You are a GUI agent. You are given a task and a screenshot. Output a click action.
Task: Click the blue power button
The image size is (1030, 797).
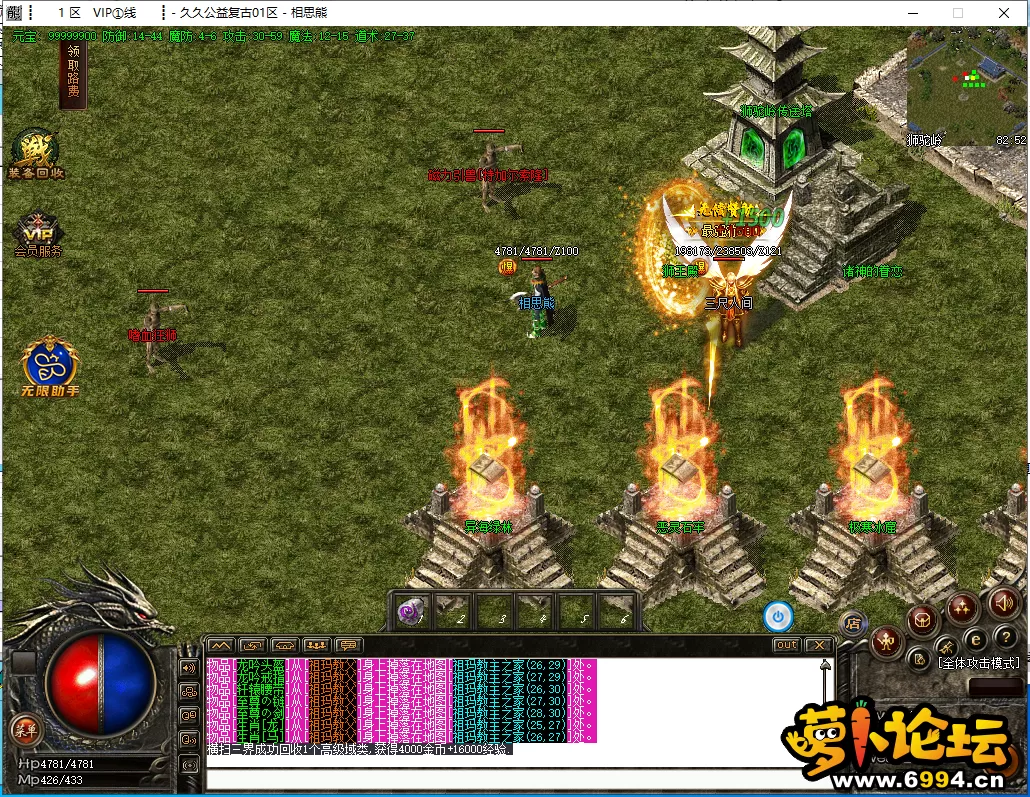[x=777, y=616]
